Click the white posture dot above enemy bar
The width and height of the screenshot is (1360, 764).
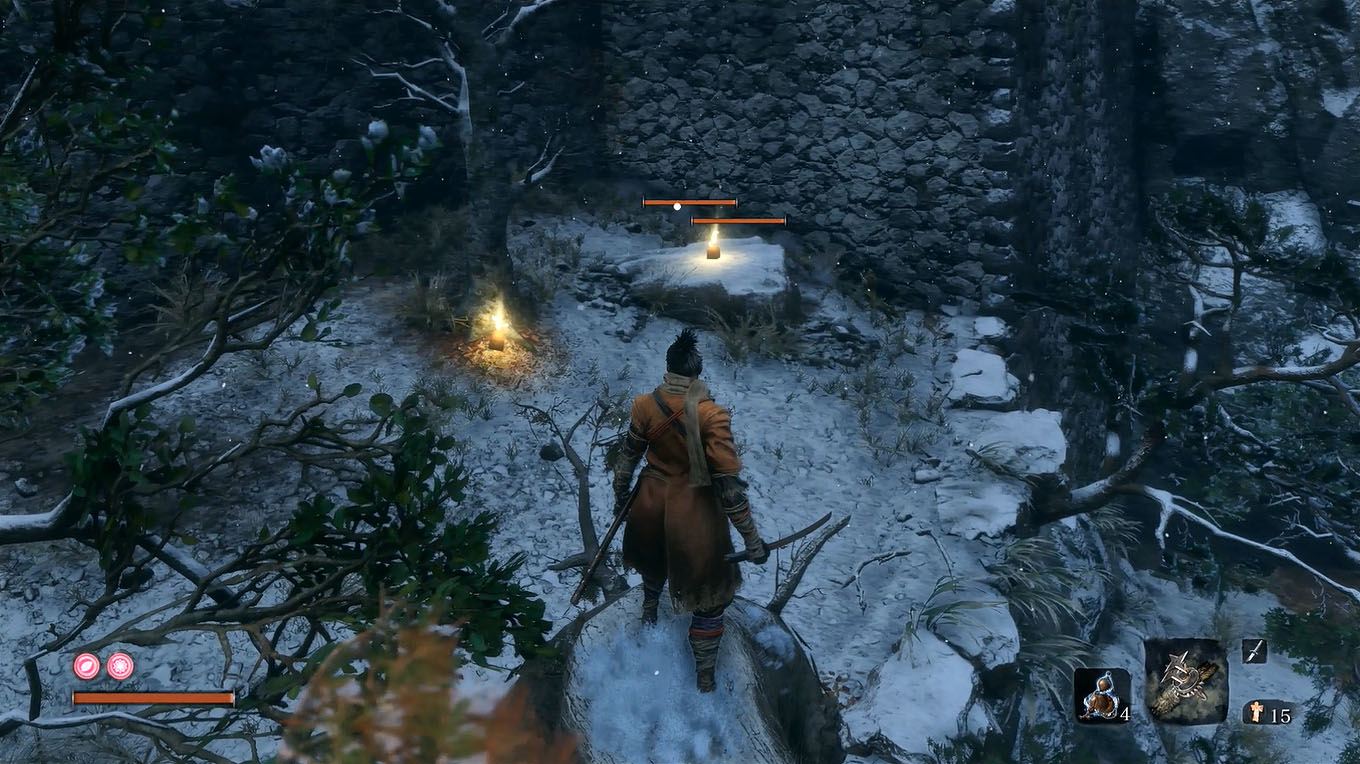click(679, 206)
